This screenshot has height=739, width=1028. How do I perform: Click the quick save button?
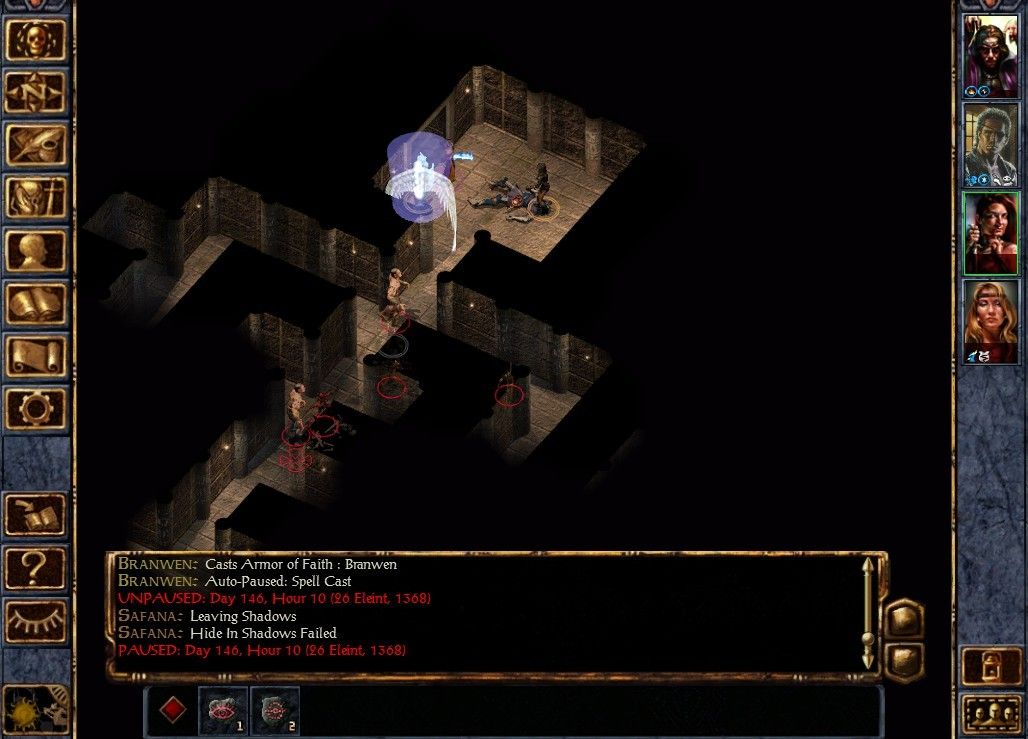tap(36, 515)
